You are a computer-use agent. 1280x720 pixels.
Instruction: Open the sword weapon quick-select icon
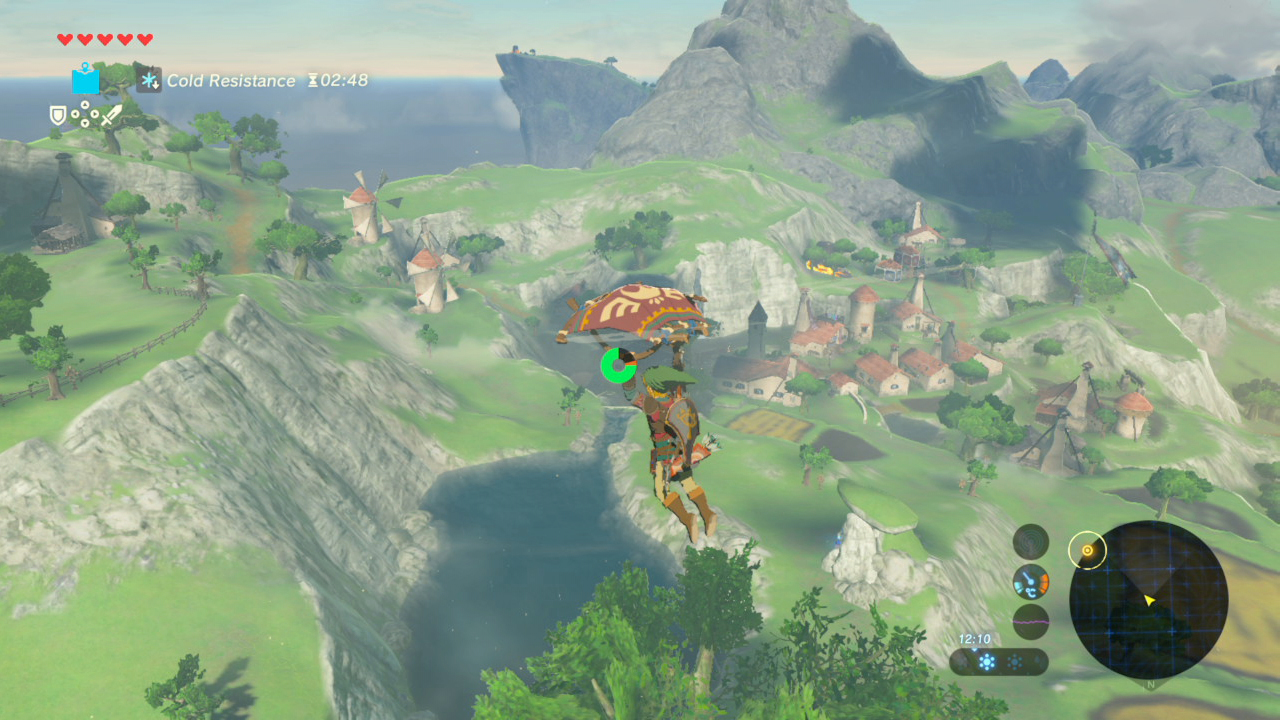coord(110,115)
